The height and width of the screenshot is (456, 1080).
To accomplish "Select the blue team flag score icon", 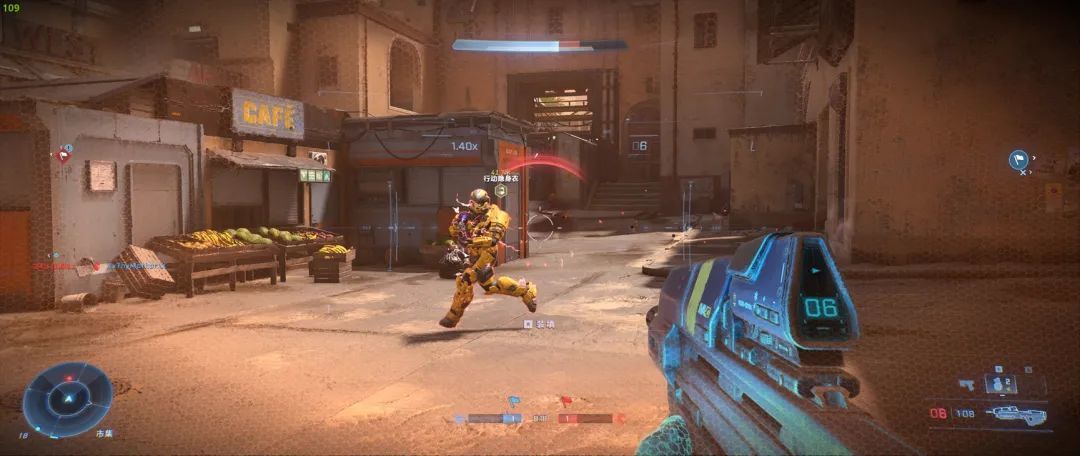I will [514, 402].
